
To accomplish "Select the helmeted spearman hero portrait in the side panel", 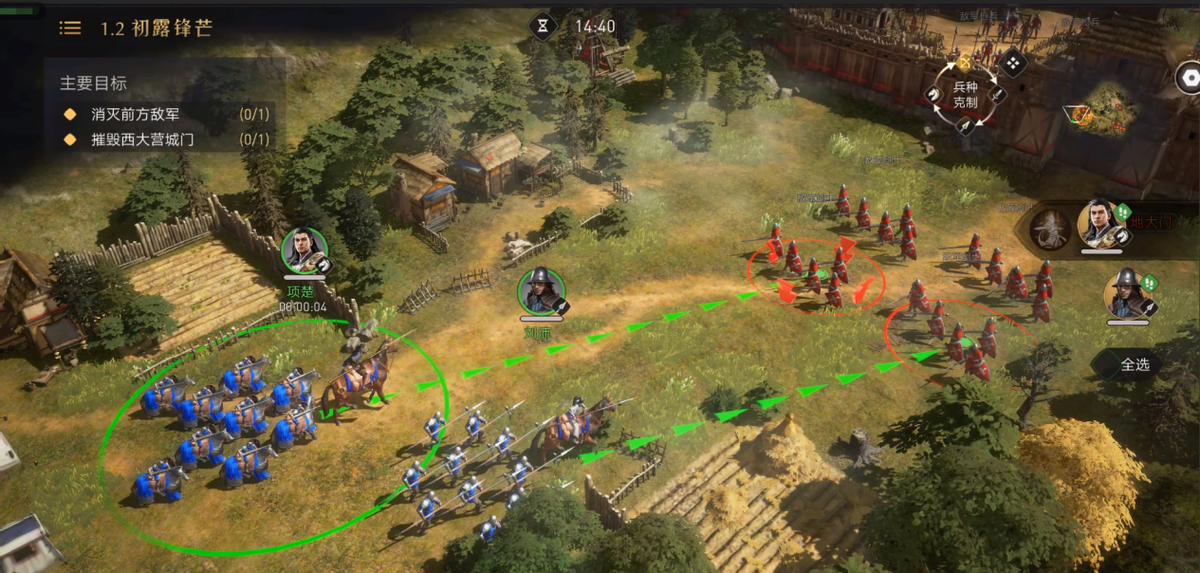I will [1126, 292].
